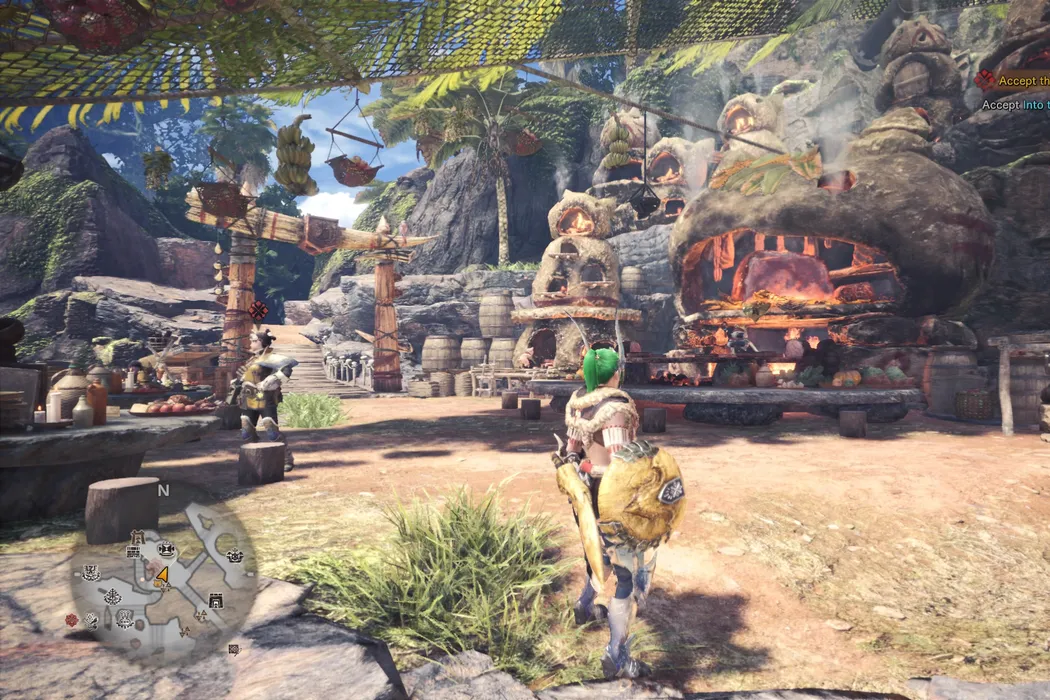Click the red quest marker on minimap
This screenshot has width=1050, height=700.
[x=71, y=620]
